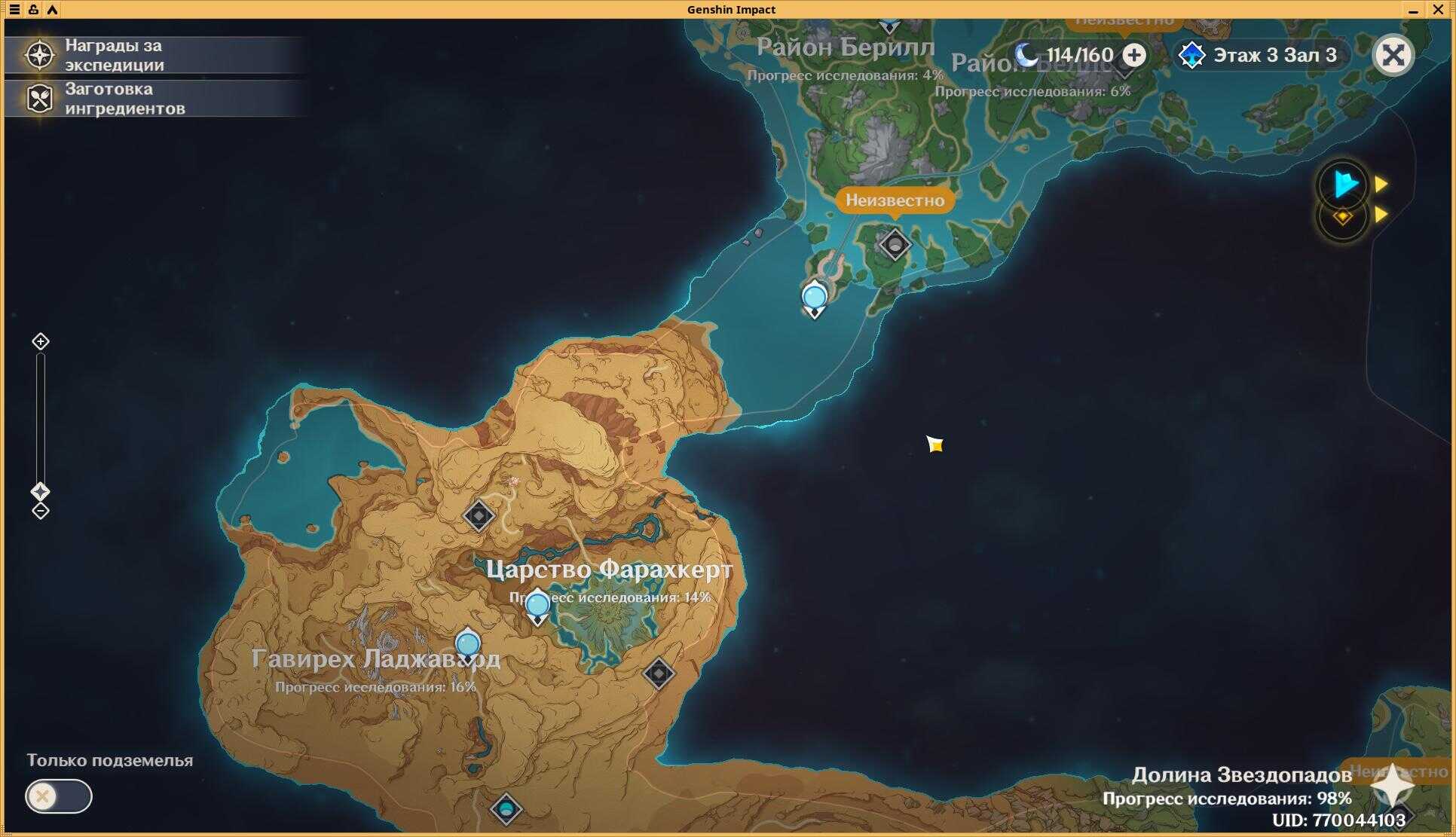Minimize the Genshin Impact window
This screenshot has width=1456, height=837.
click(1413, 10)
